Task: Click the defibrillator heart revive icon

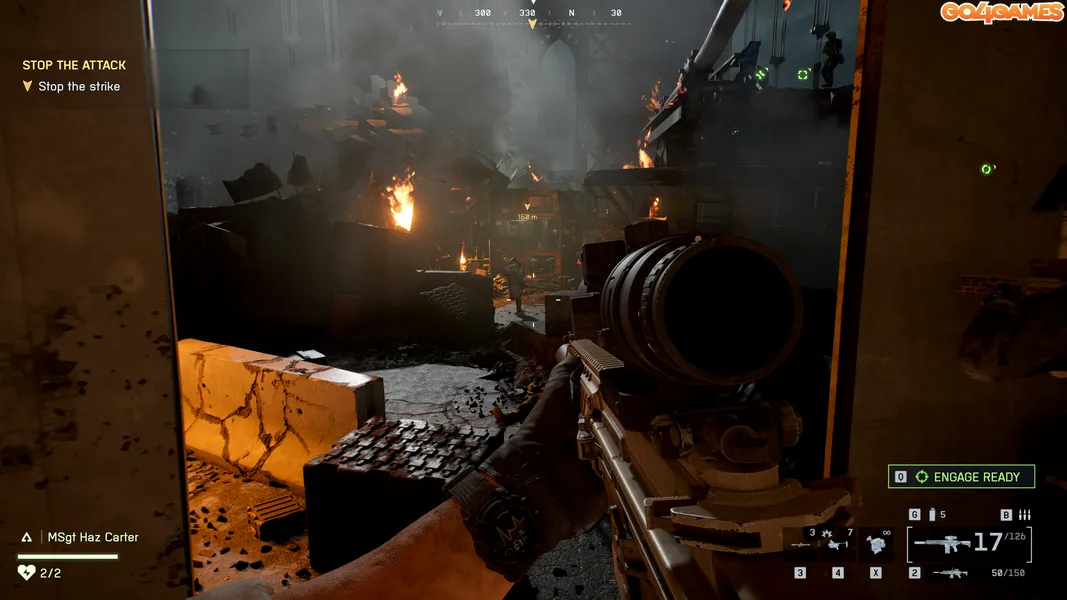Action: click(26, 573)
